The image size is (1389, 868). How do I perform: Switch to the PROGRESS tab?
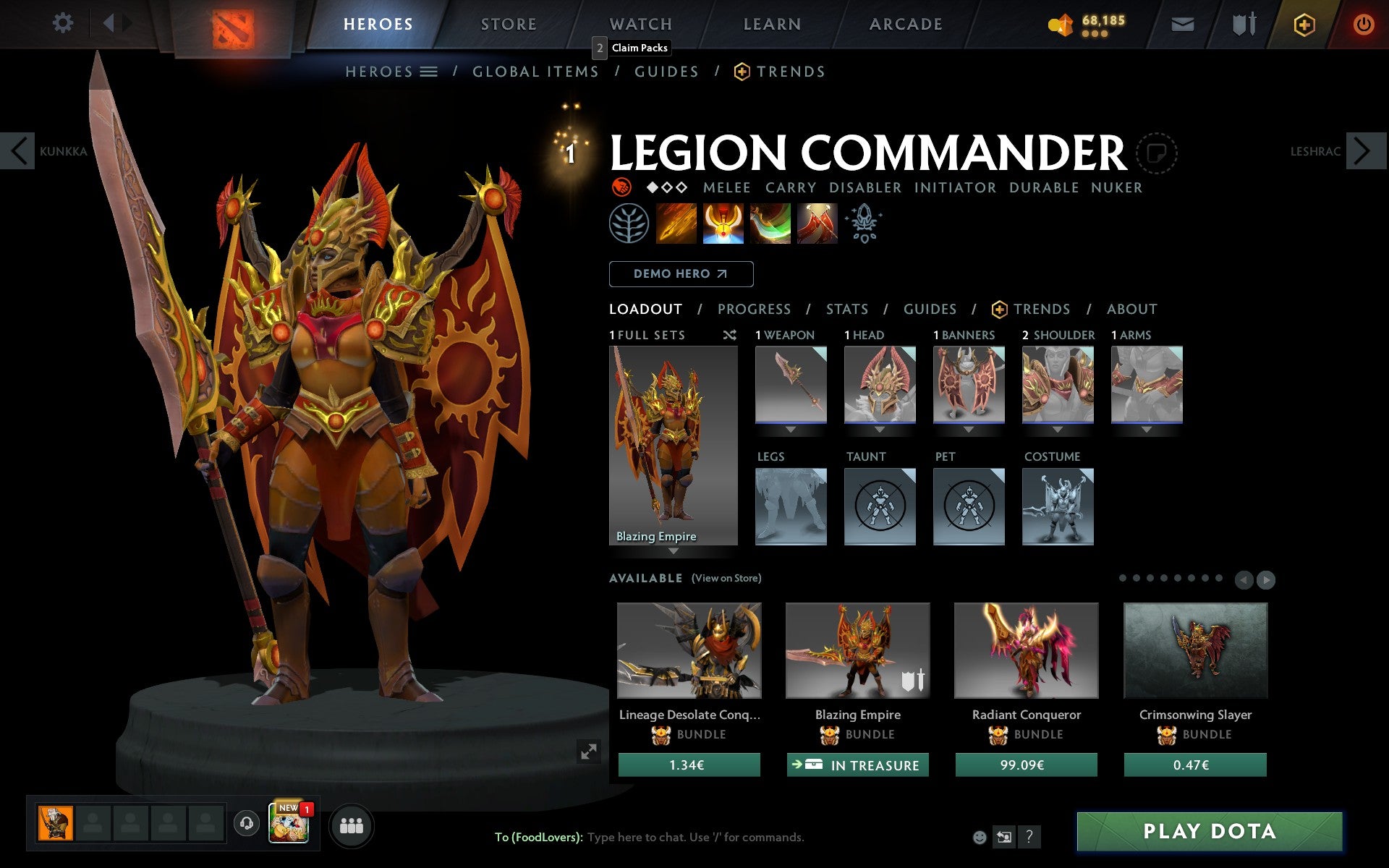tap(754, 309)
